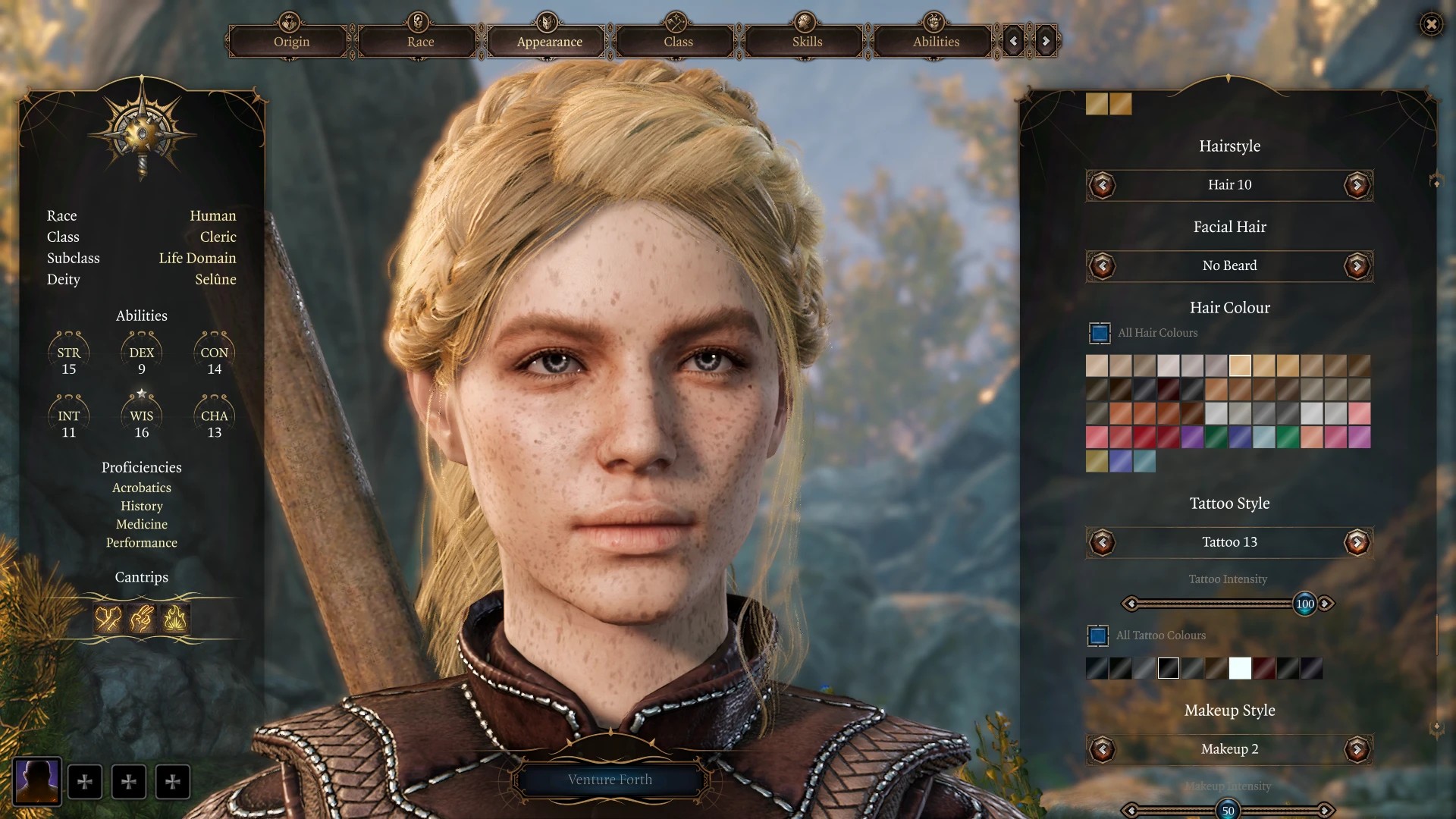Select the Appearance tab

[x=549, y=42]
